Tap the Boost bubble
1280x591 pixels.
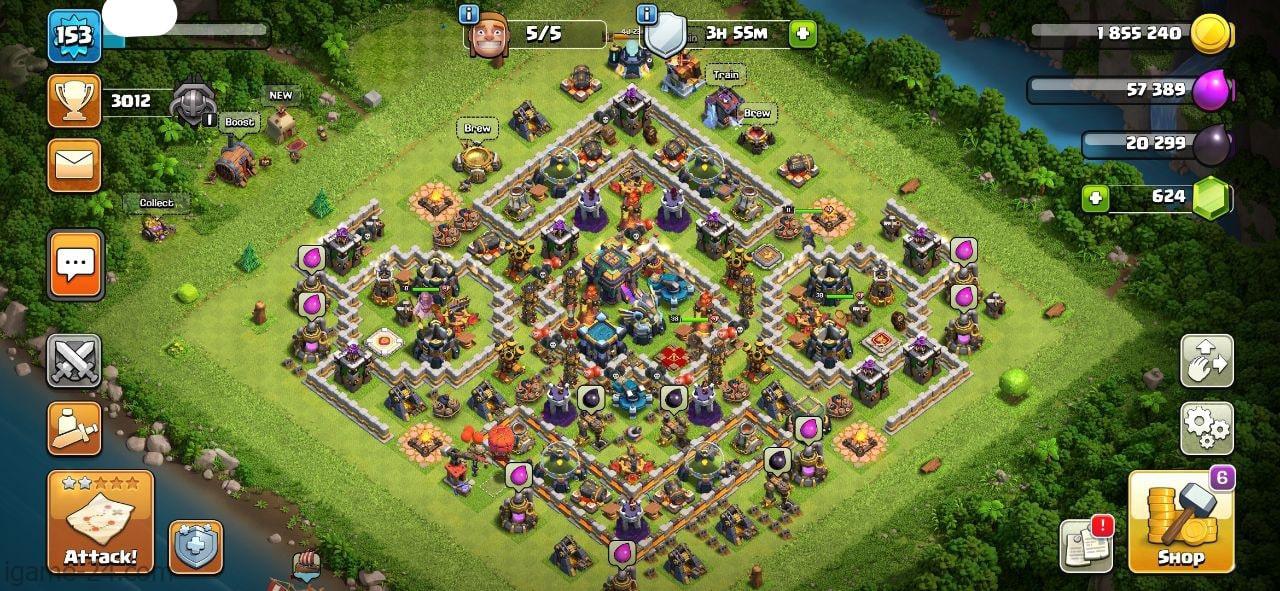tap(240, 122)
